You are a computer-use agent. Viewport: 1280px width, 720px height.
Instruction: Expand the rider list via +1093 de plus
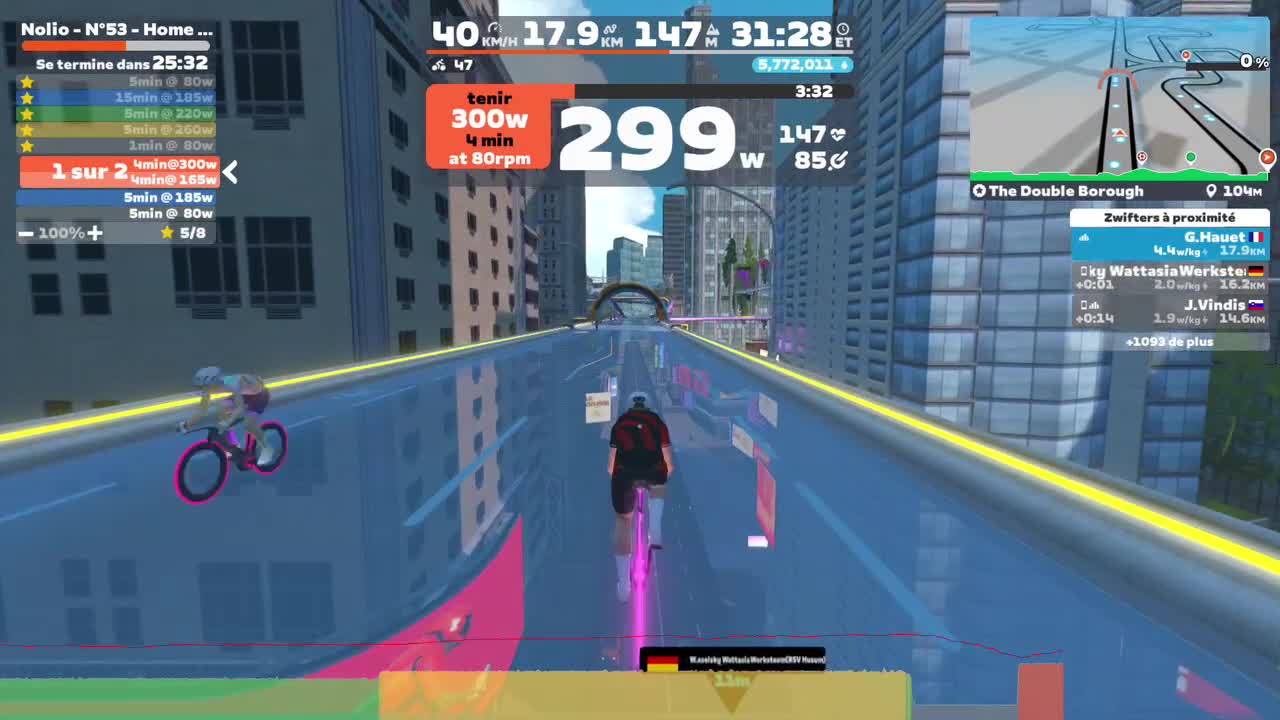[x=1170, y=341]
